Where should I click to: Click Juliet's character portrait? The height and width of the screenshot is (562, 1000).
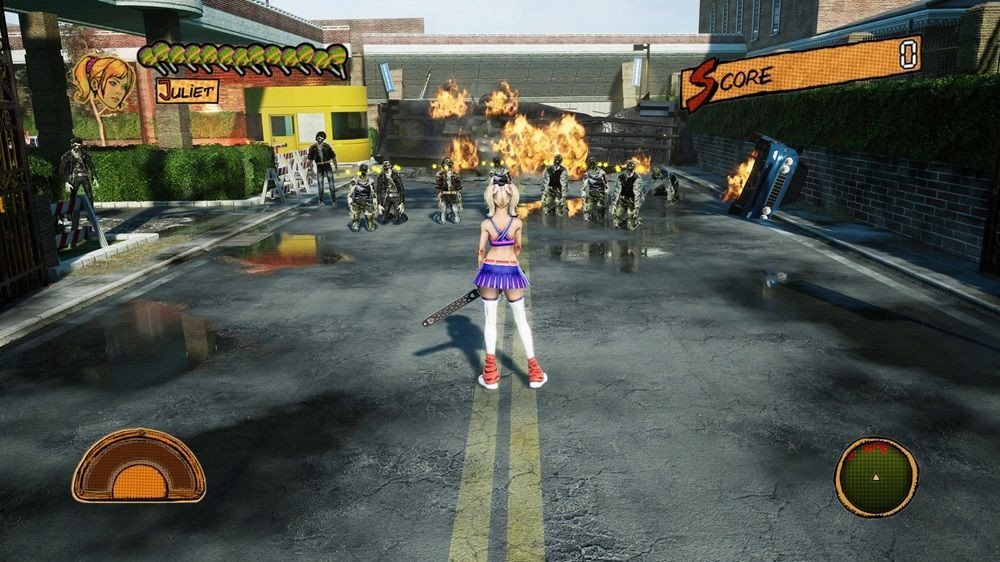[103, 83]
